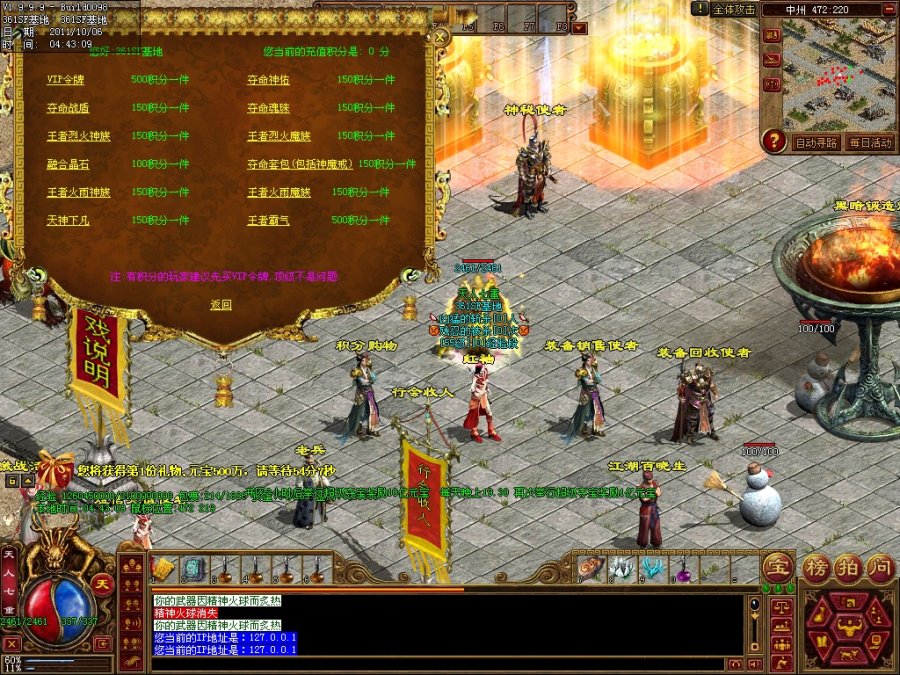Viewport: 900px width, 675px height.
Task: Choose 融合晶石 for 100 points
Action: coord(67,163)
